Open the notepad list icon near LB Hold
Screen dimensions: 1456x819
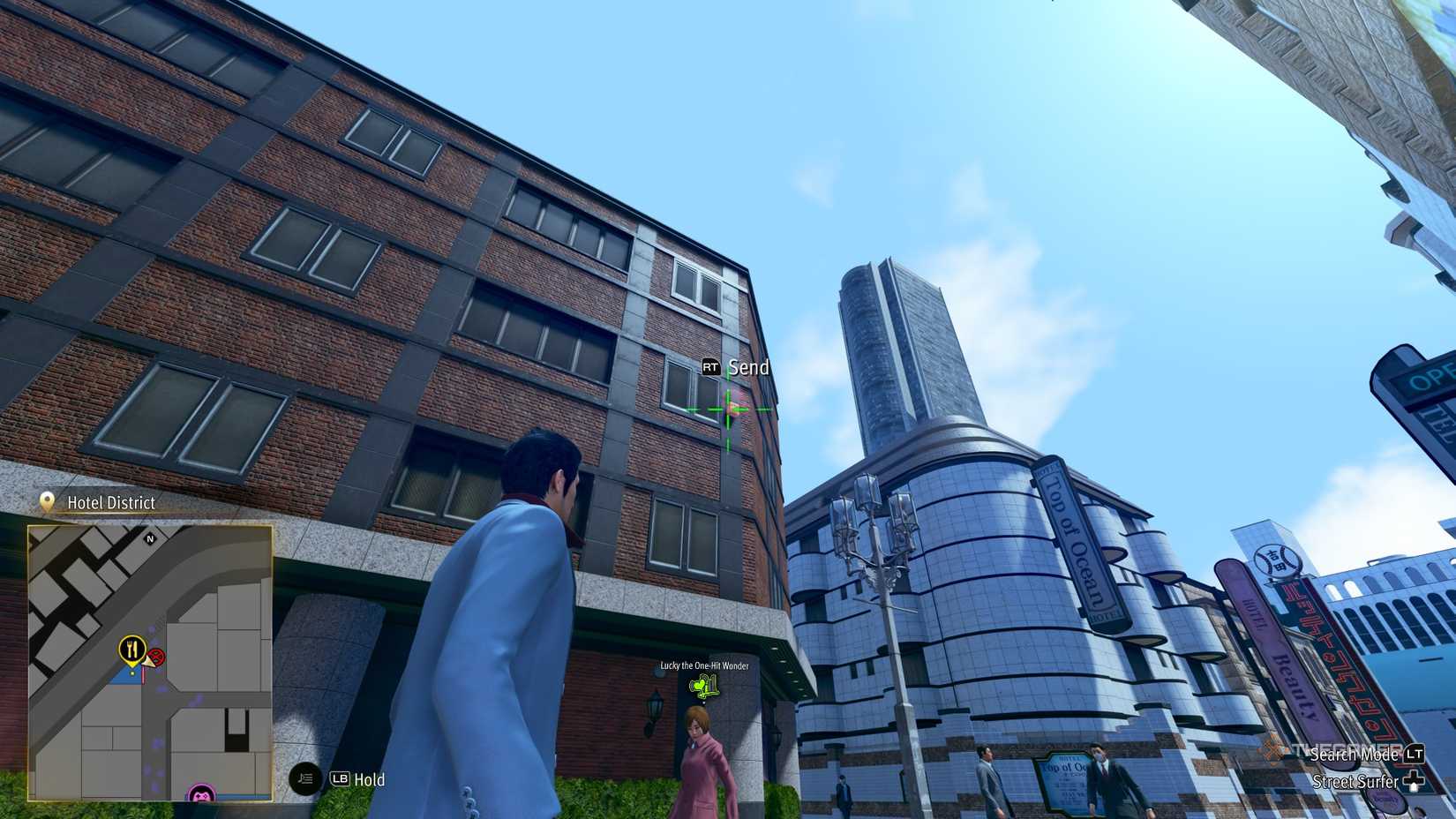[304, 778]
